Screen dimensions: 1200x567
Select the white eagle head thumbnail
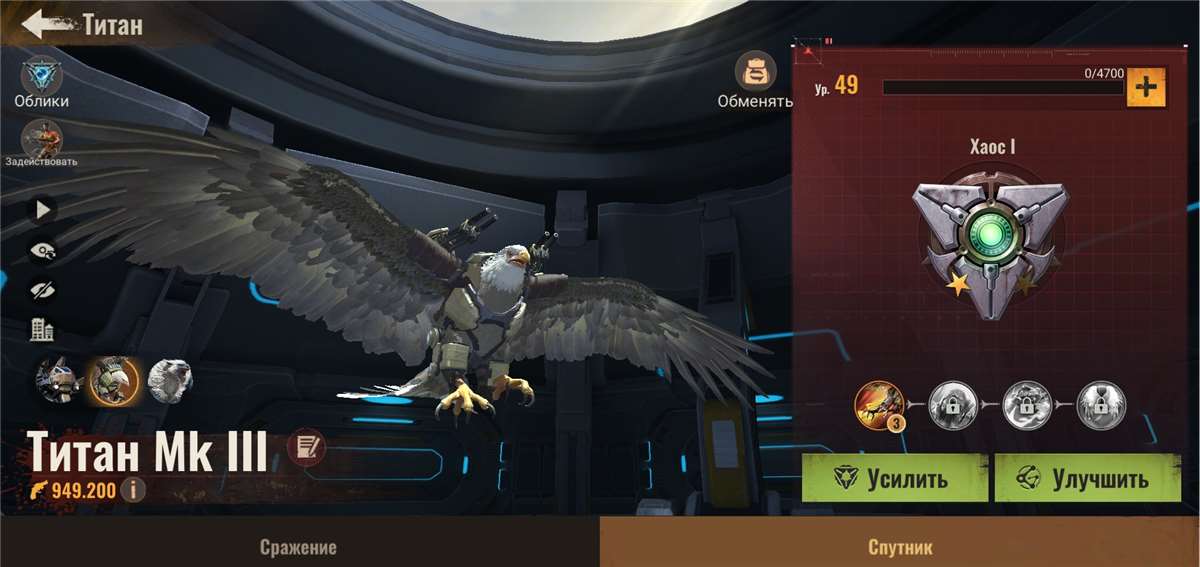[170, 381]
